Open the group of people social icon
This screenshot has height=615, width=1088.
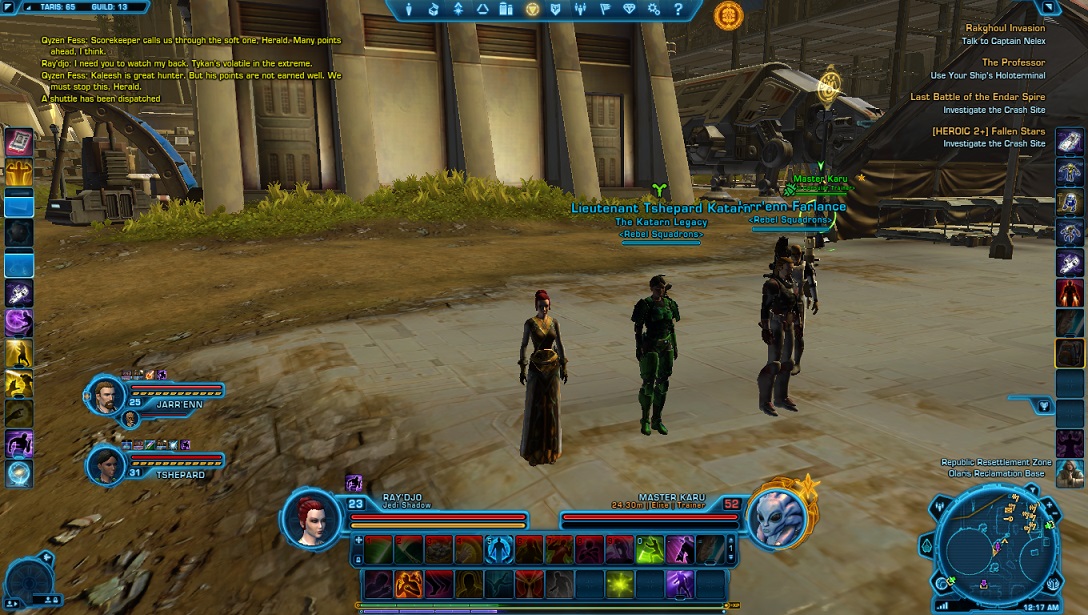click(x=581, y=9)
